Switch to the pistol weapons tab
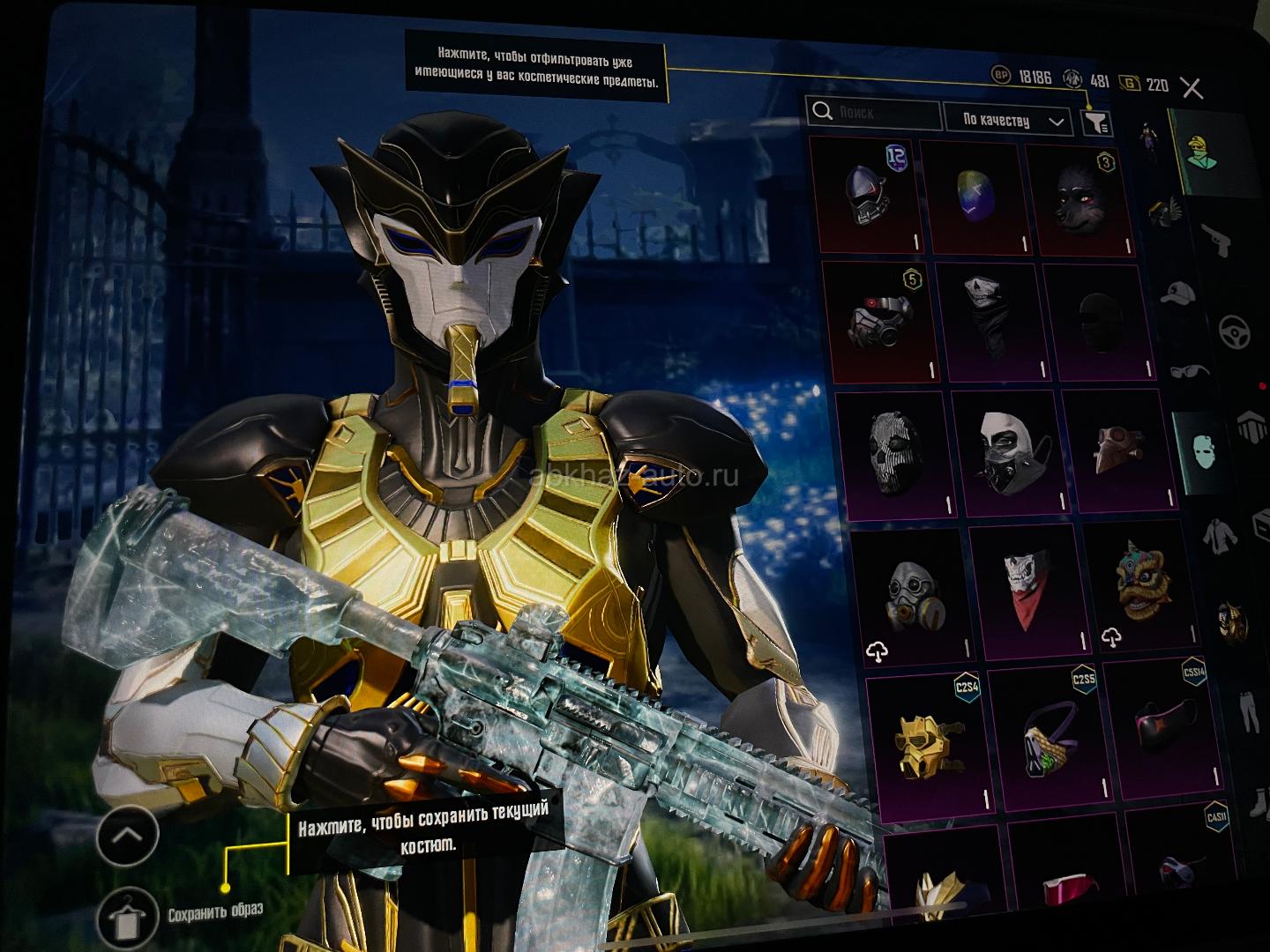1270x952 pixels. tap(1216, 242)
